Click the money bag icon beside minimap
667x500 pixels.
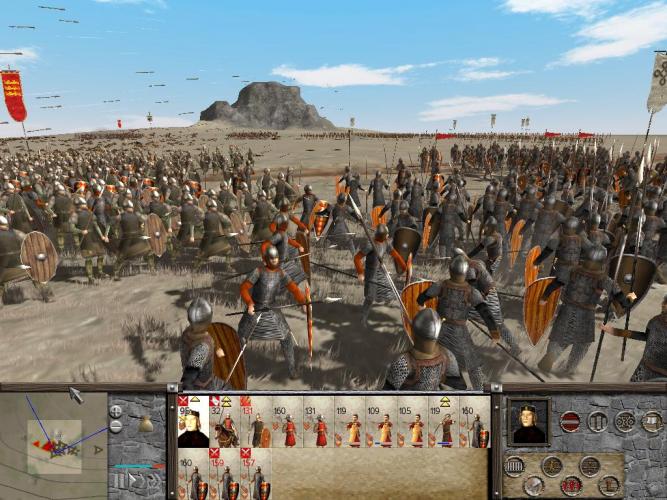(146, 424)
